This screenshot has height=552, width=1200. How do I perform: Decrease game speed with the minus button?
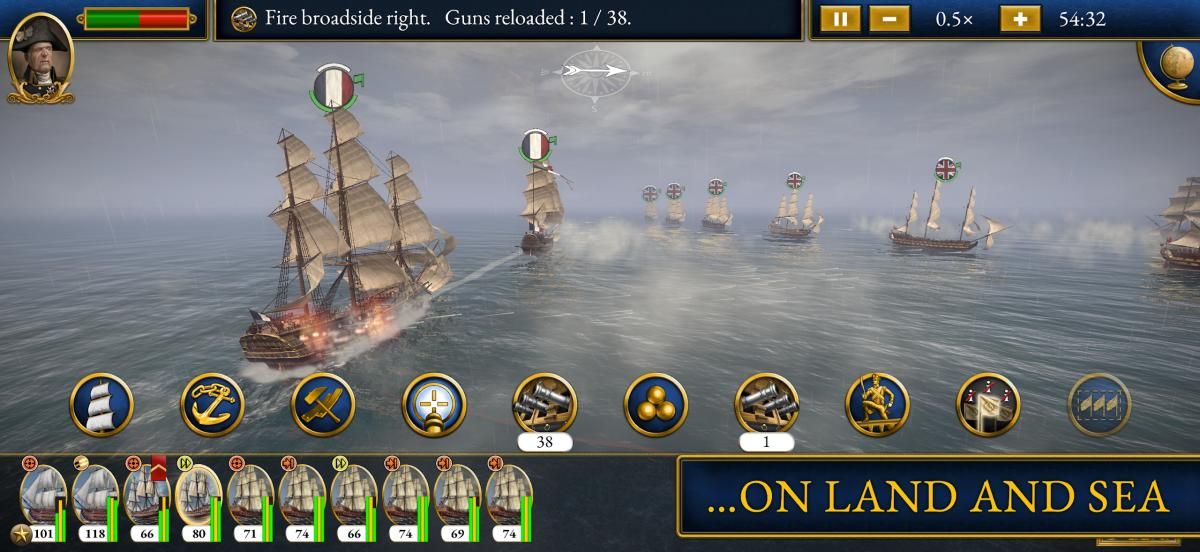pyautogui.click(x=888, y=19)
